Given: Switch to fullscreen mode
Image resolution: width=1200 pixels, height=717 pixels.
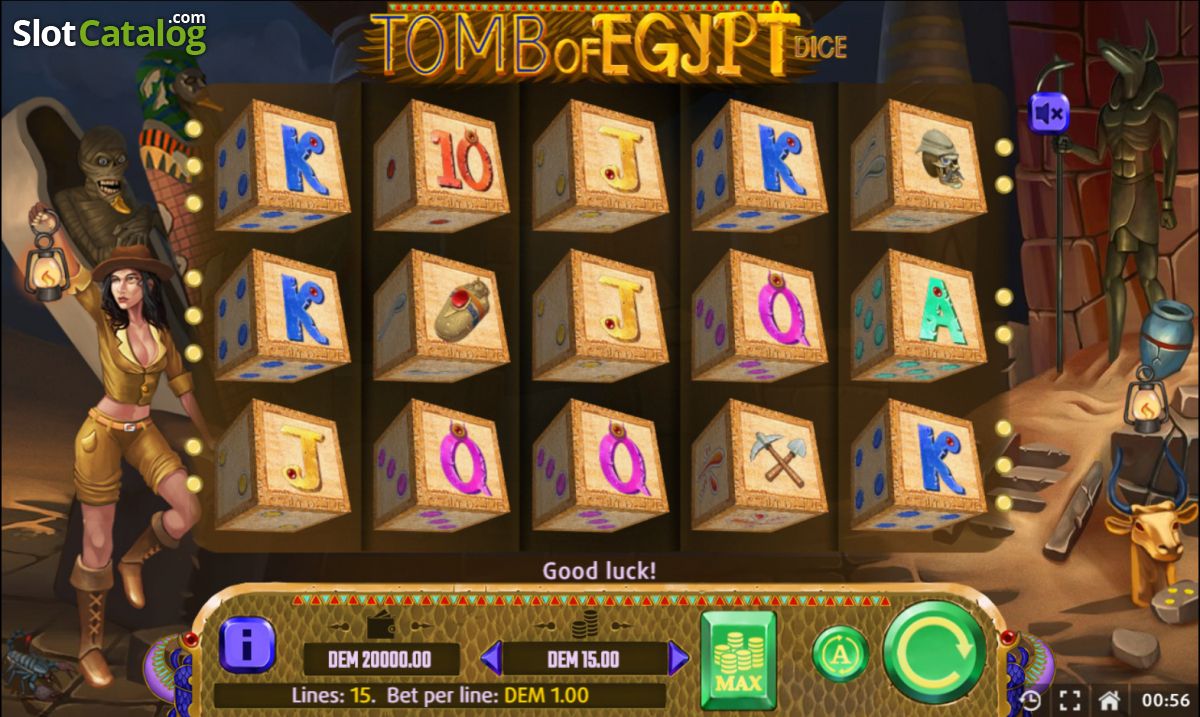Looking at the screenshot, I should 1069,700.
